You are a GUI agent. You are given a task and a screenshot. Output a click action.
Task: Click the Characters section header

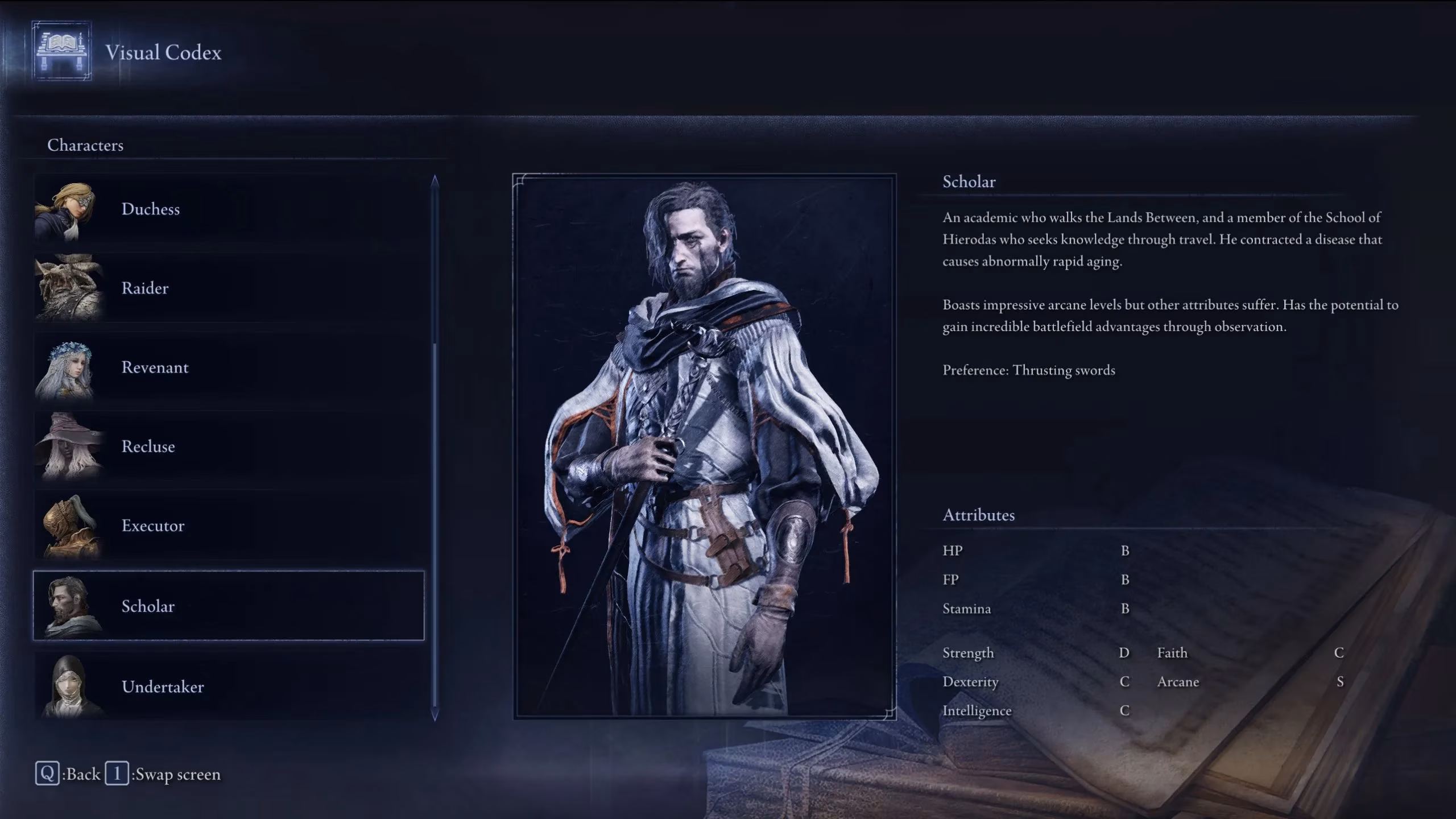[86, 145]
